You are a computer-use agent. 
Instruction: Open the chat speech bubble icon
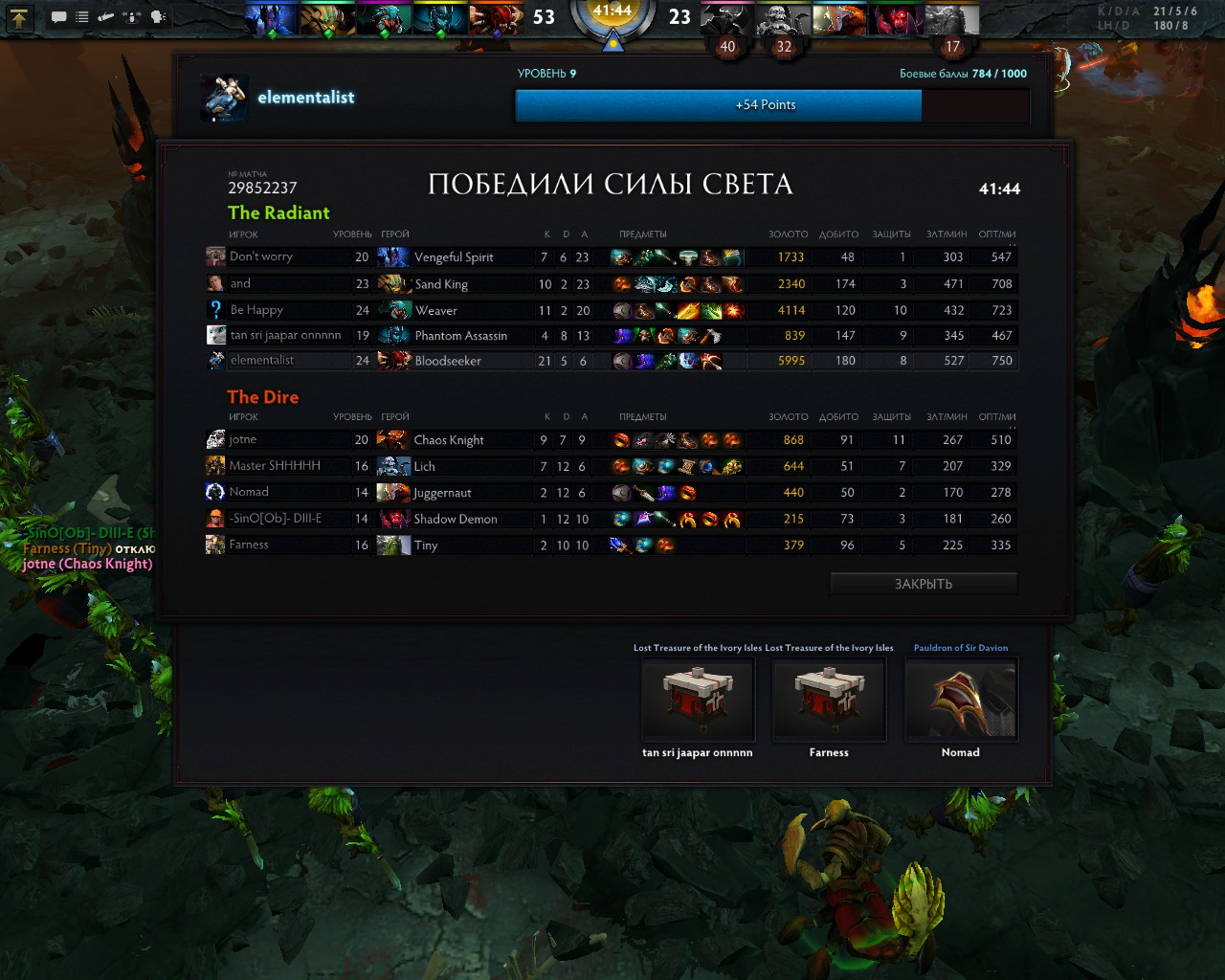click(58, 16)
